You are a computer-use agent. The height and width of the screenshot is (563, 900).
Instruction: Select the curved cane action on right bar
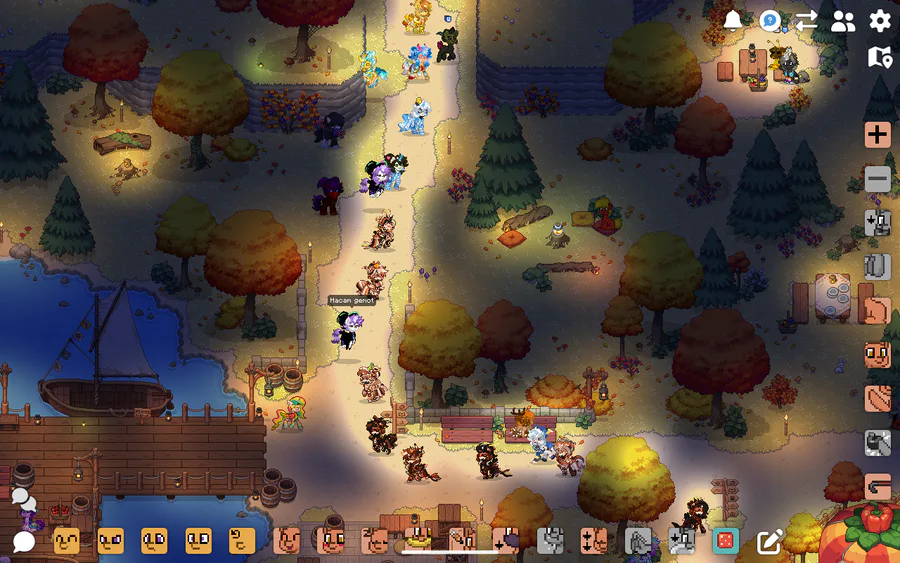(x=878, y=487)
